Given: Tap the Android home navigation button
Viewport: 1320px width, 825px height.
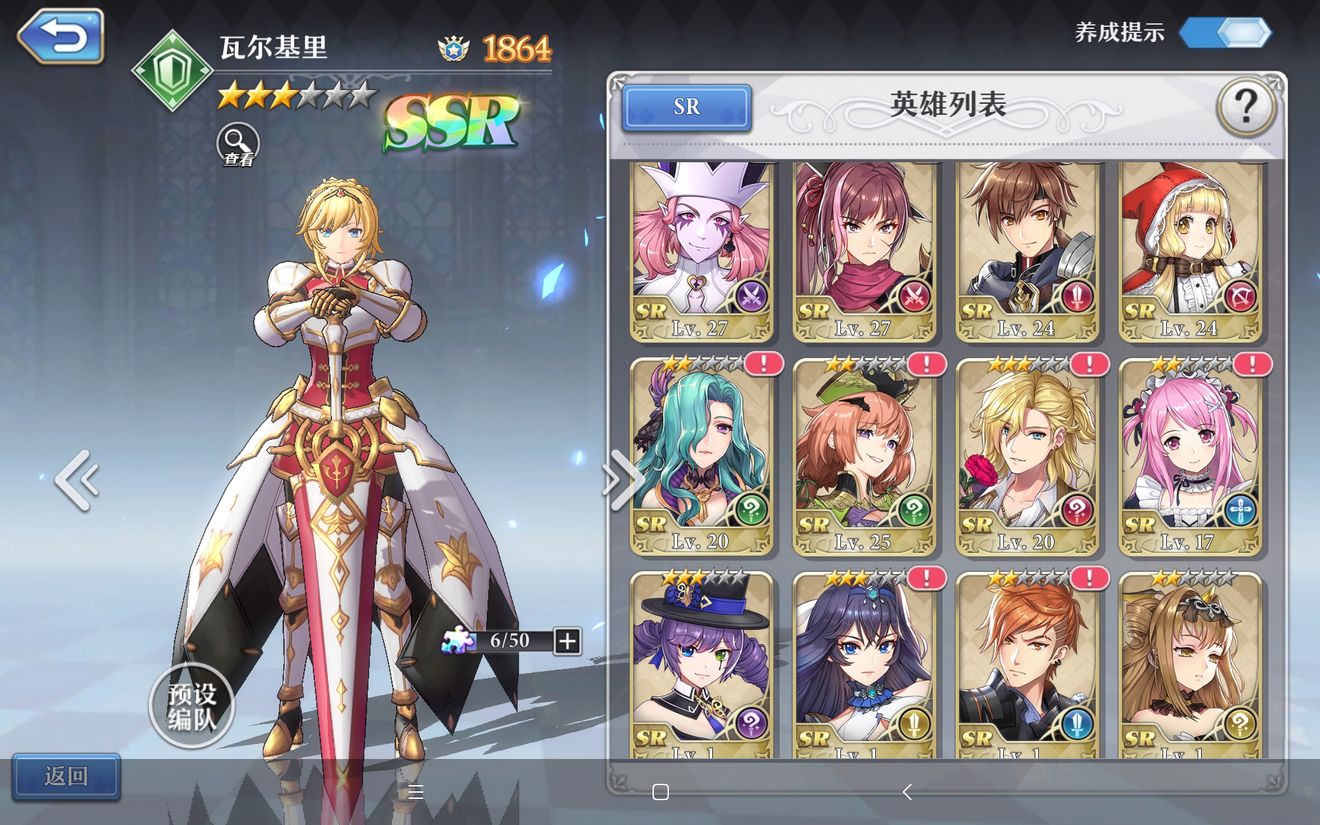Looking at the screenshot, I should 660,792.
